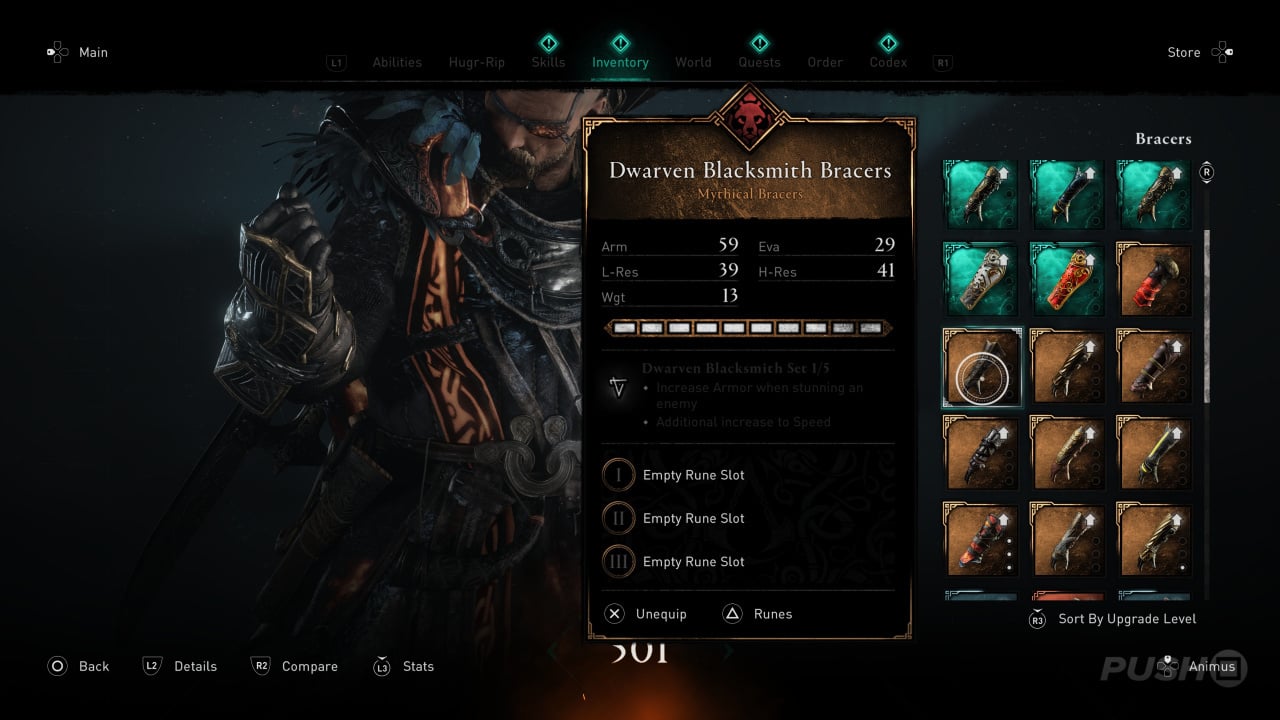Open the Codex tab
This screenshot has width=1280, height=720.
pos(888,62)
